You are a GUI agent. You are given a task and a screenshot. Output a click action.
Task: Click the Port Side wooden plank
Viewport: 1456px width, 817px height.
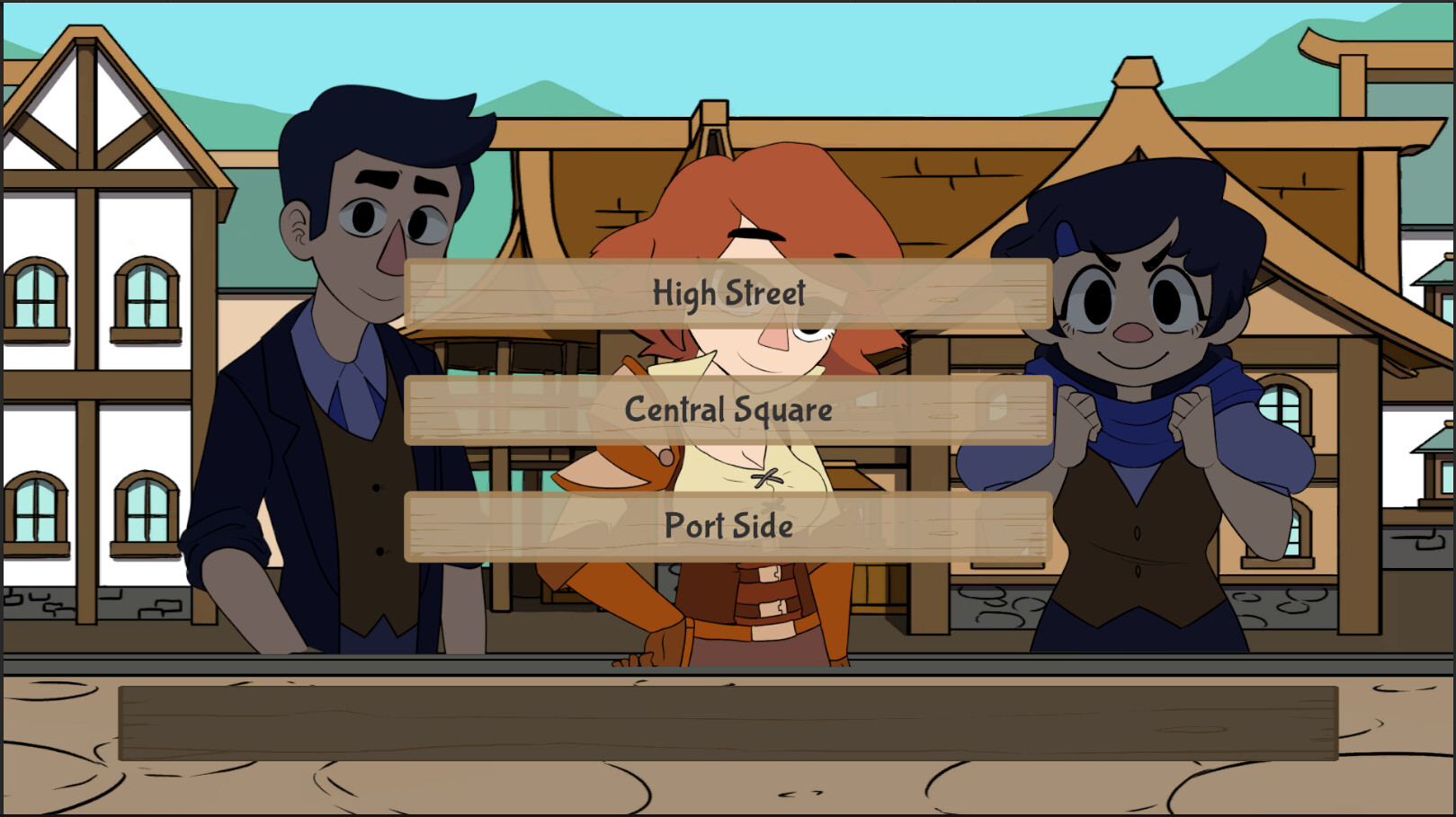[x=728, y=527]
